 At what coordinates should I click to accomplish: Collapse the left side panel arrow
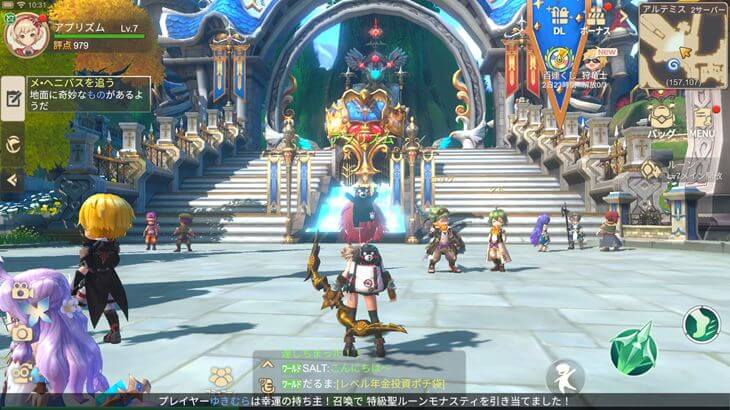point(12,180)
